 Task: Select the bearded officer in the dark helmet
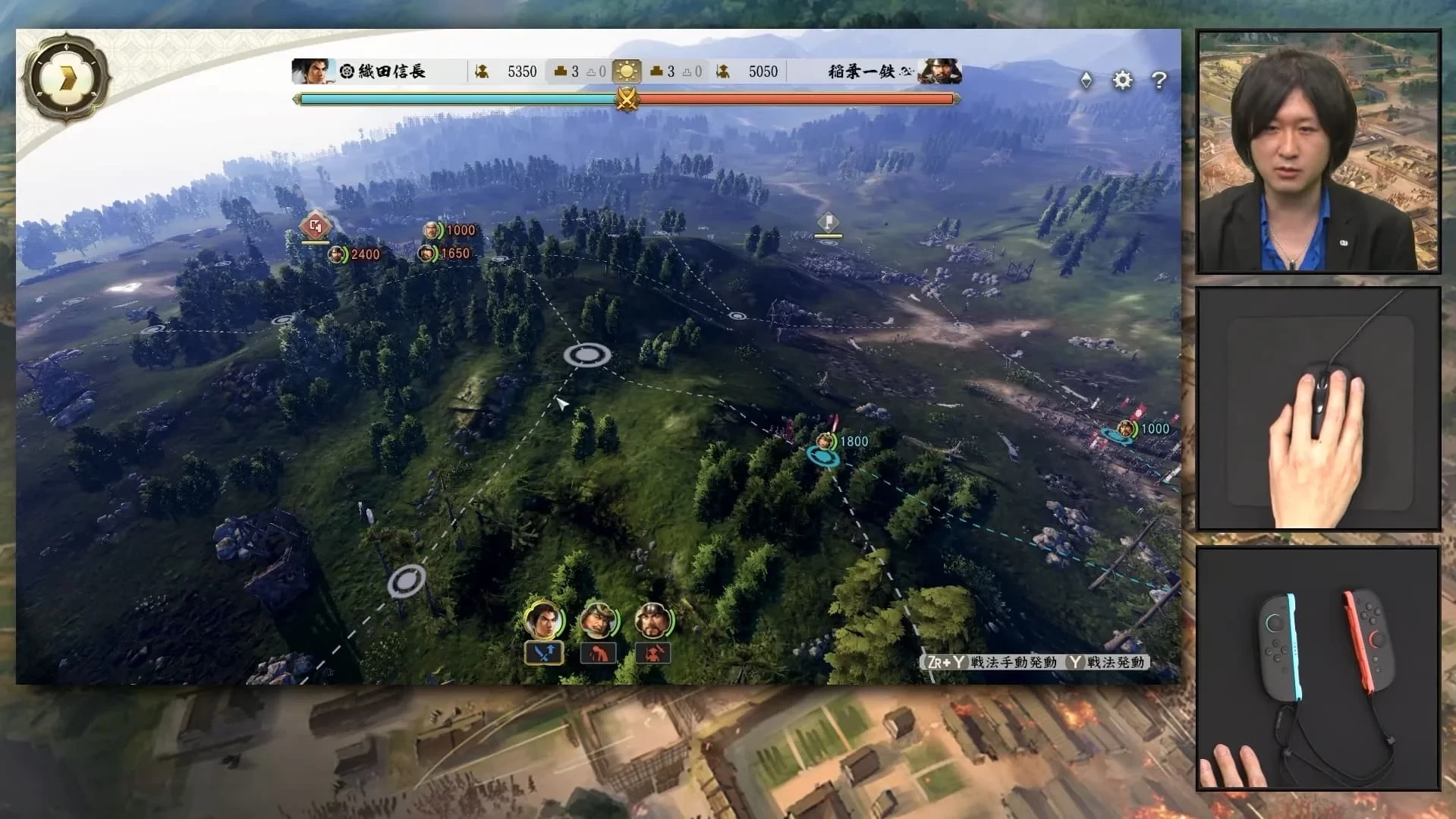tap(653, 620)
